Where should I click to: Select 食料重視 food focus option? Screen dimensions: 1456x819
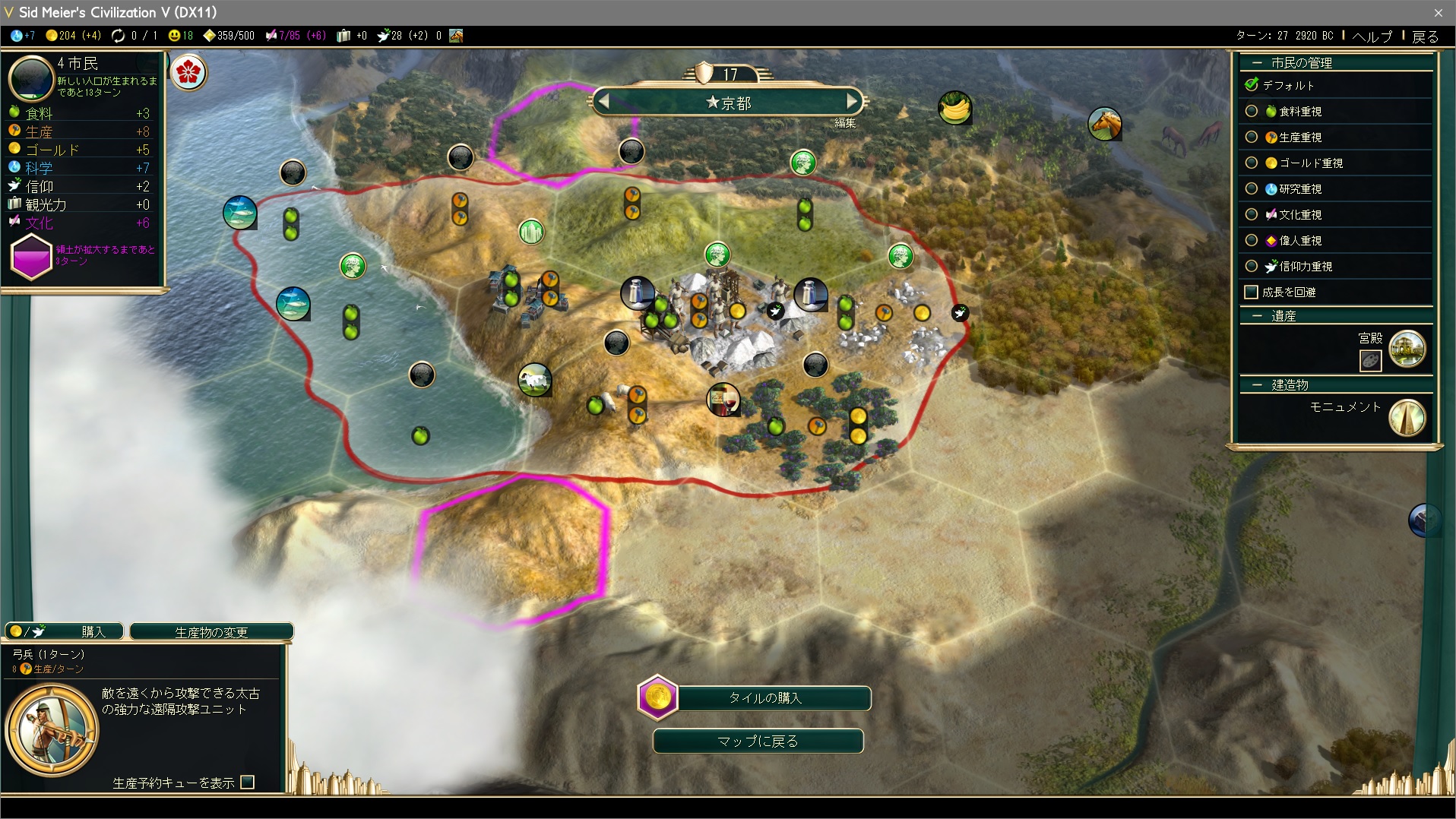tap(1252, 112)
